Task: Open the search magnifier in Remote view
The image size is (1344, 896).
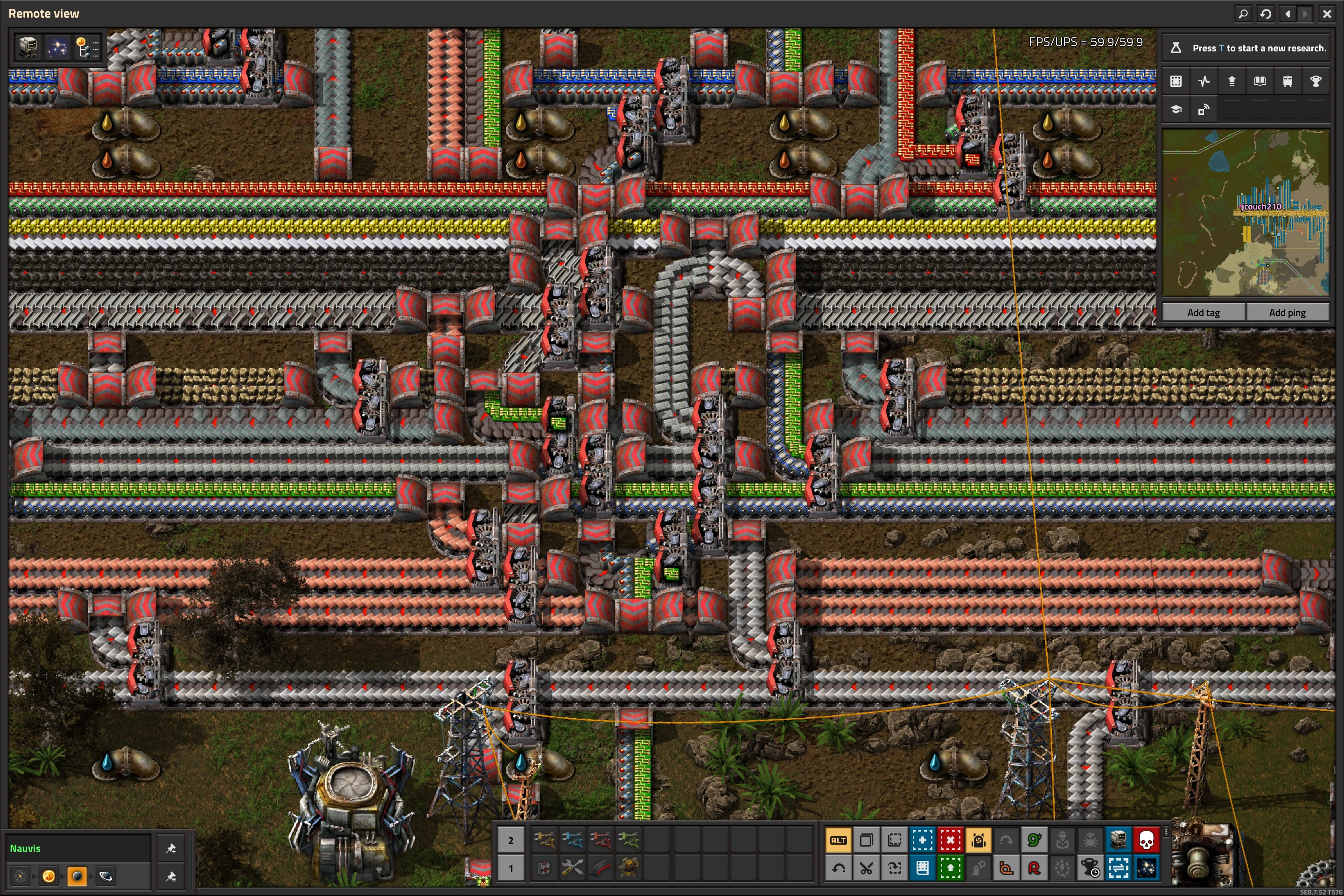Action: coord(1243,14)
